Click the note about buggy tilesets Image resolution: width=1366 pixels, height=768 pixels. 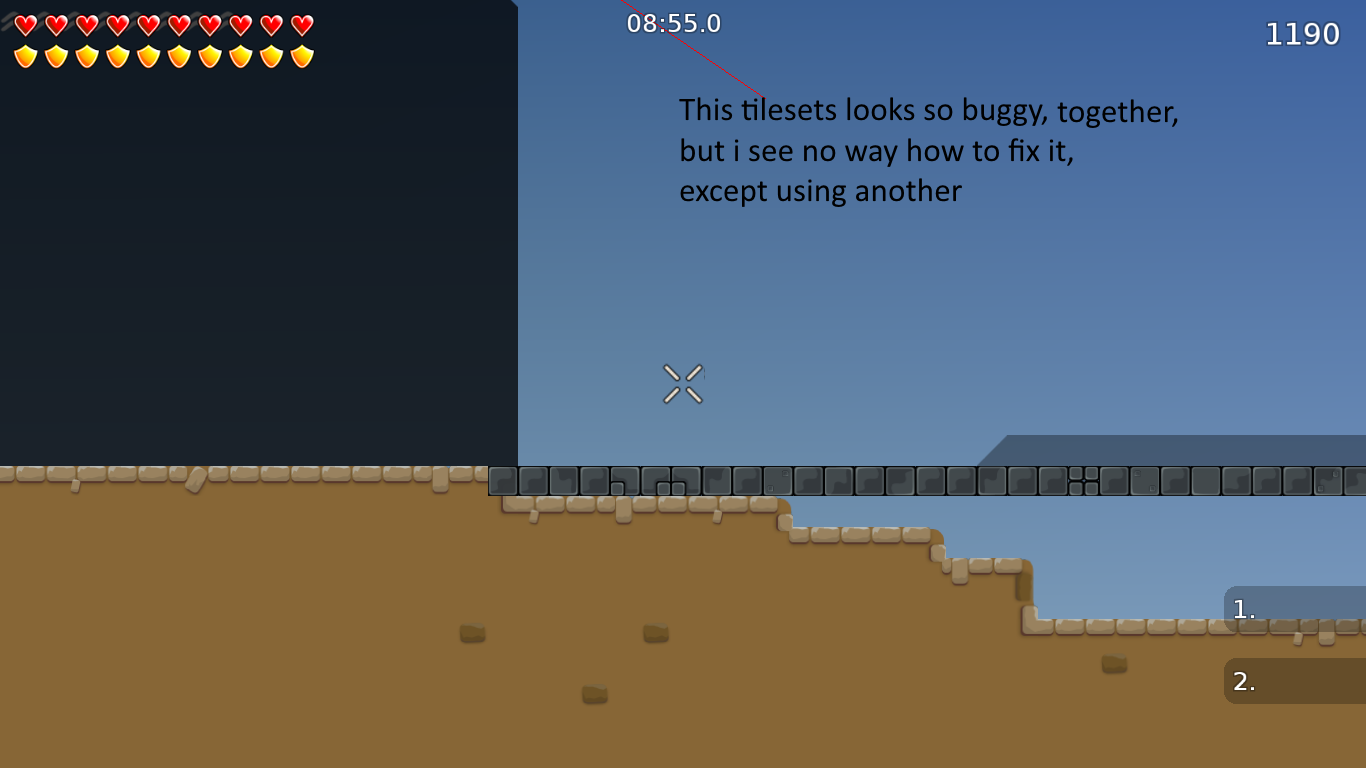(x=929, y=150)
